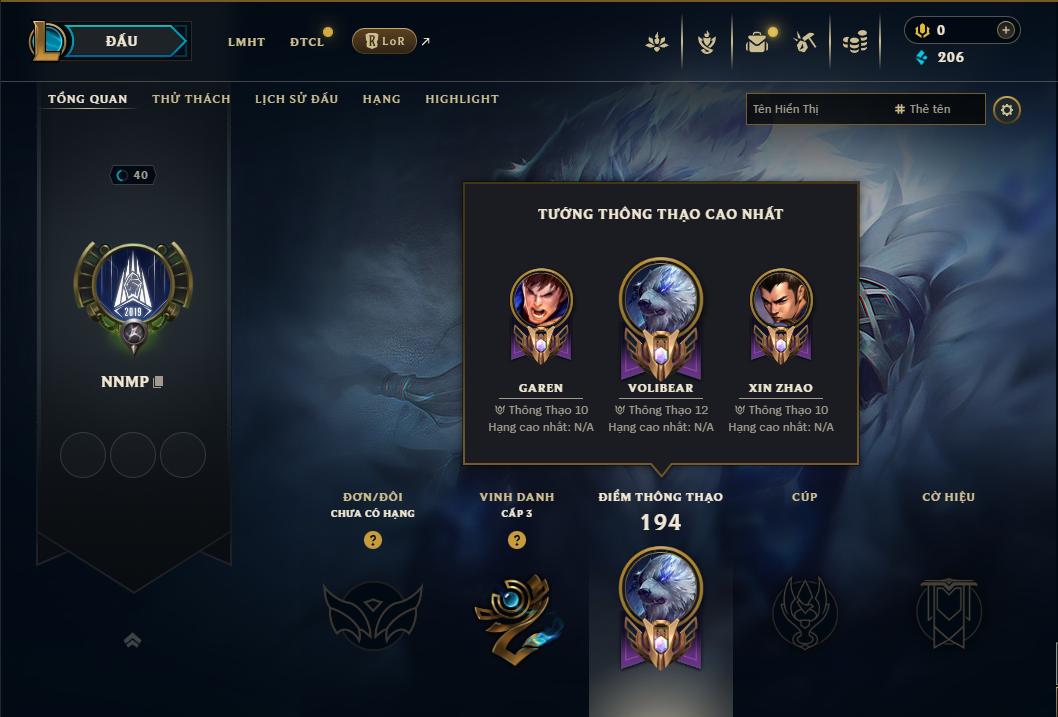Select Xin Zhao mastery portrait
Viewport: 1058px width, 717px height.
pyautogui.click(x=781, y=300)
